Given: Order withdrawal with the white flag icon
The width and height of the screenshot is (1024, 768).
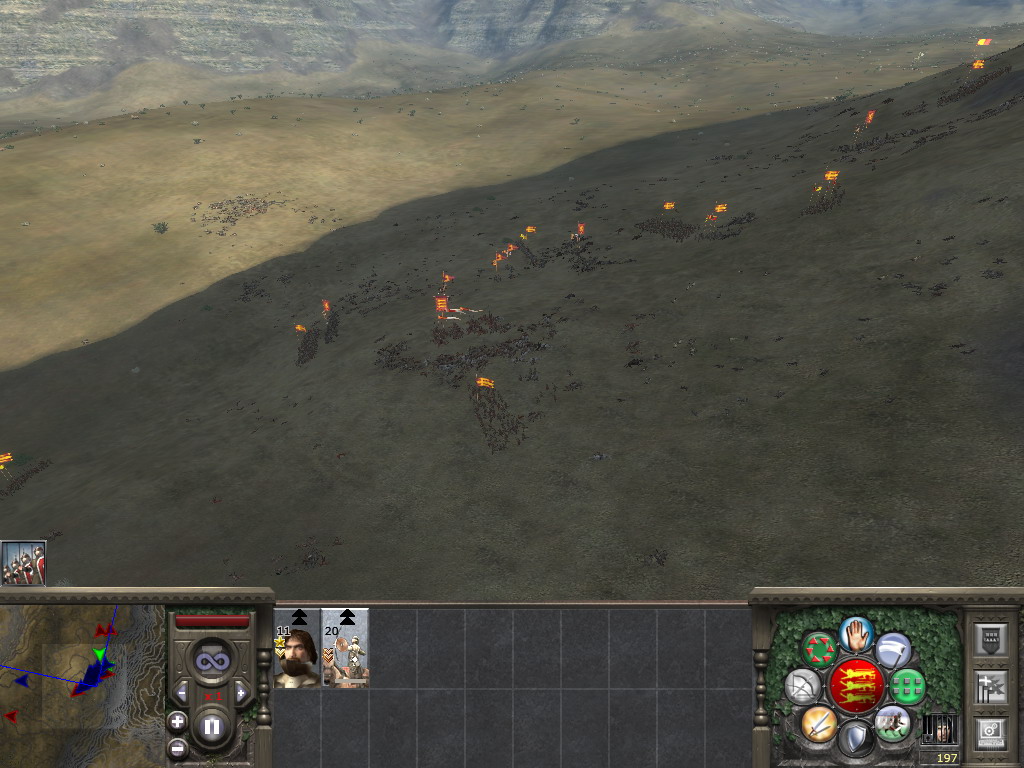Looking at the screenshot, I should 894,650.
